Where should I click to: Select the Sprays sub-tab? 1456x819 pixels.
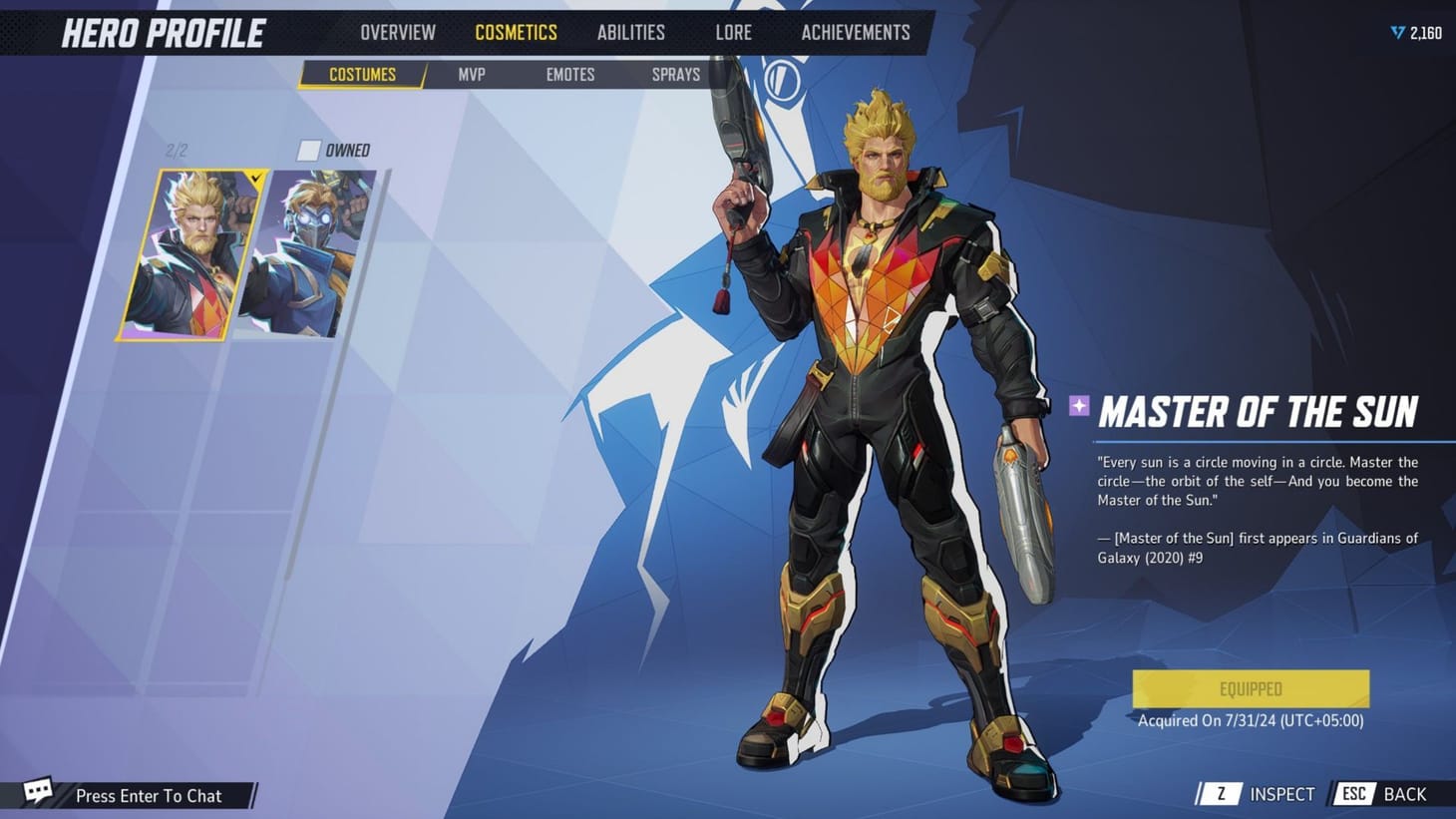[x=674, y=74]
